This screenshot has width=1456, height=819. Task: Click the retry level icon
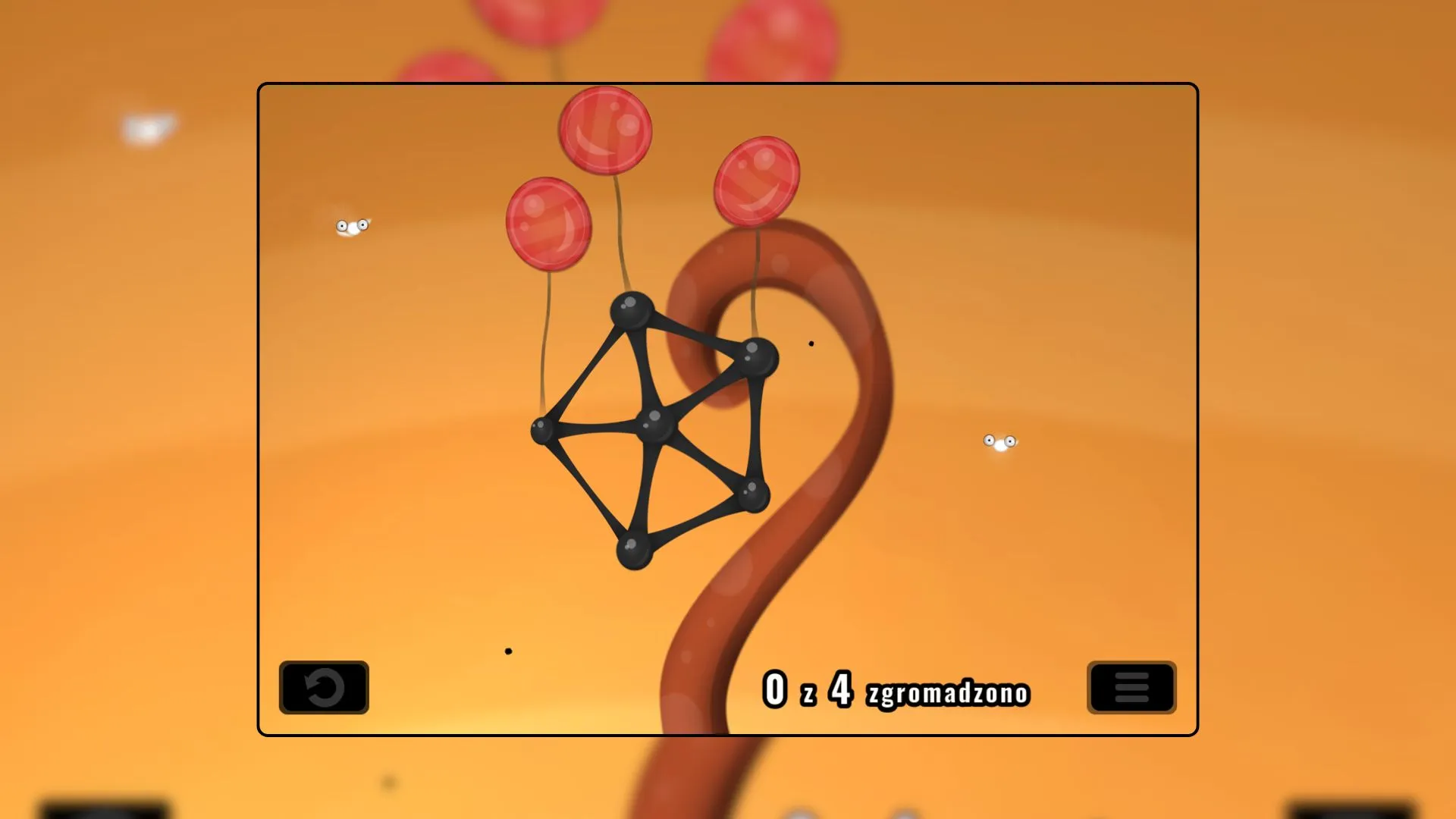pyautogui.click(x=323, y=688)
